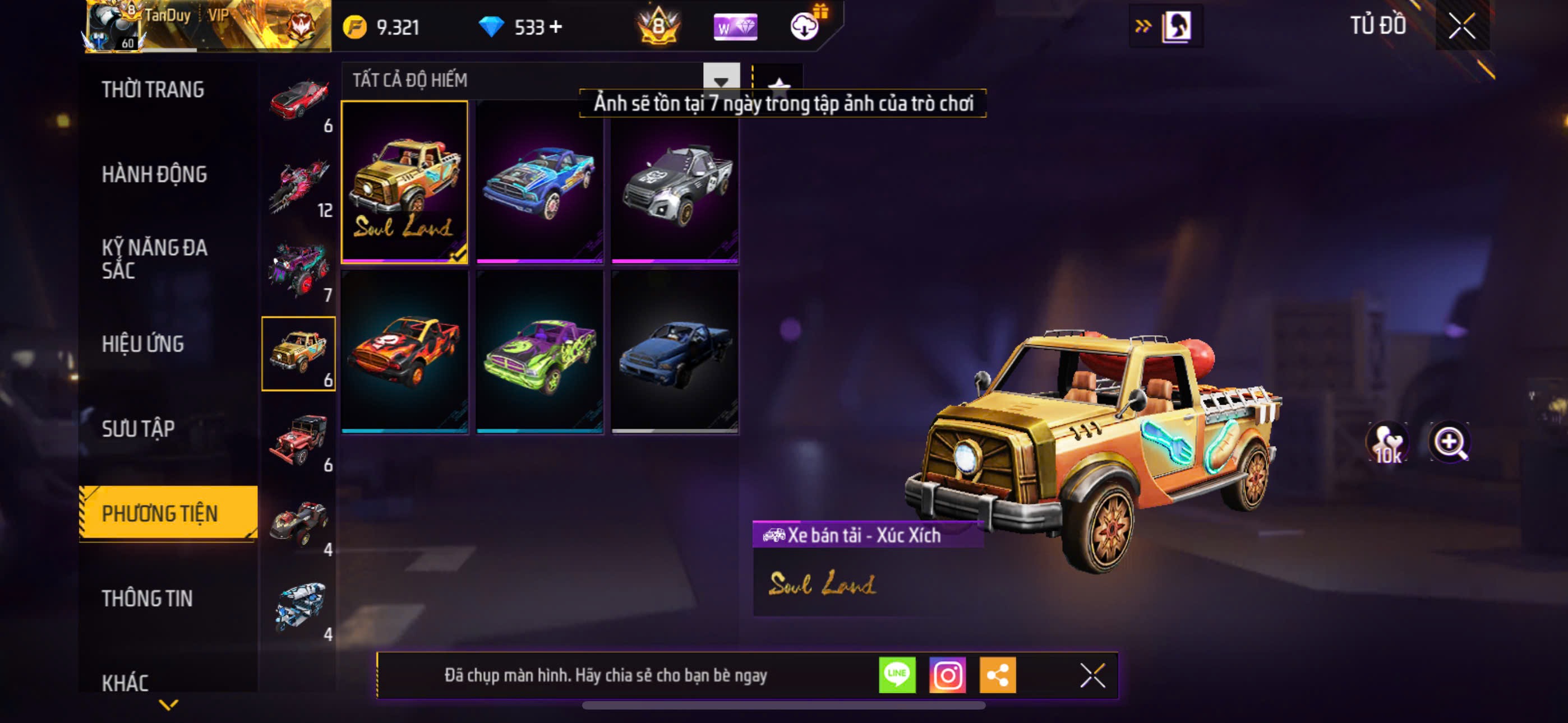The width and height of the screenshot is (1568, 723).
Task: Open the Thông Tin section
Action: [147, 598]
